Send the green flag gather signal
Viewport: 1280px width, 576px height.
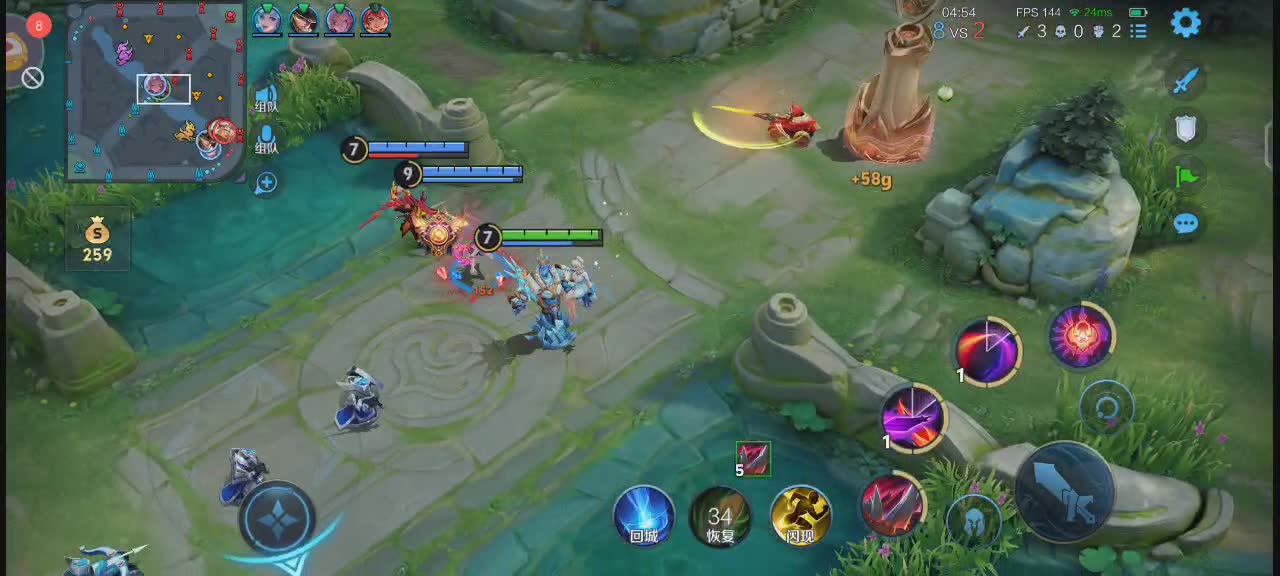coord(1186,177)
